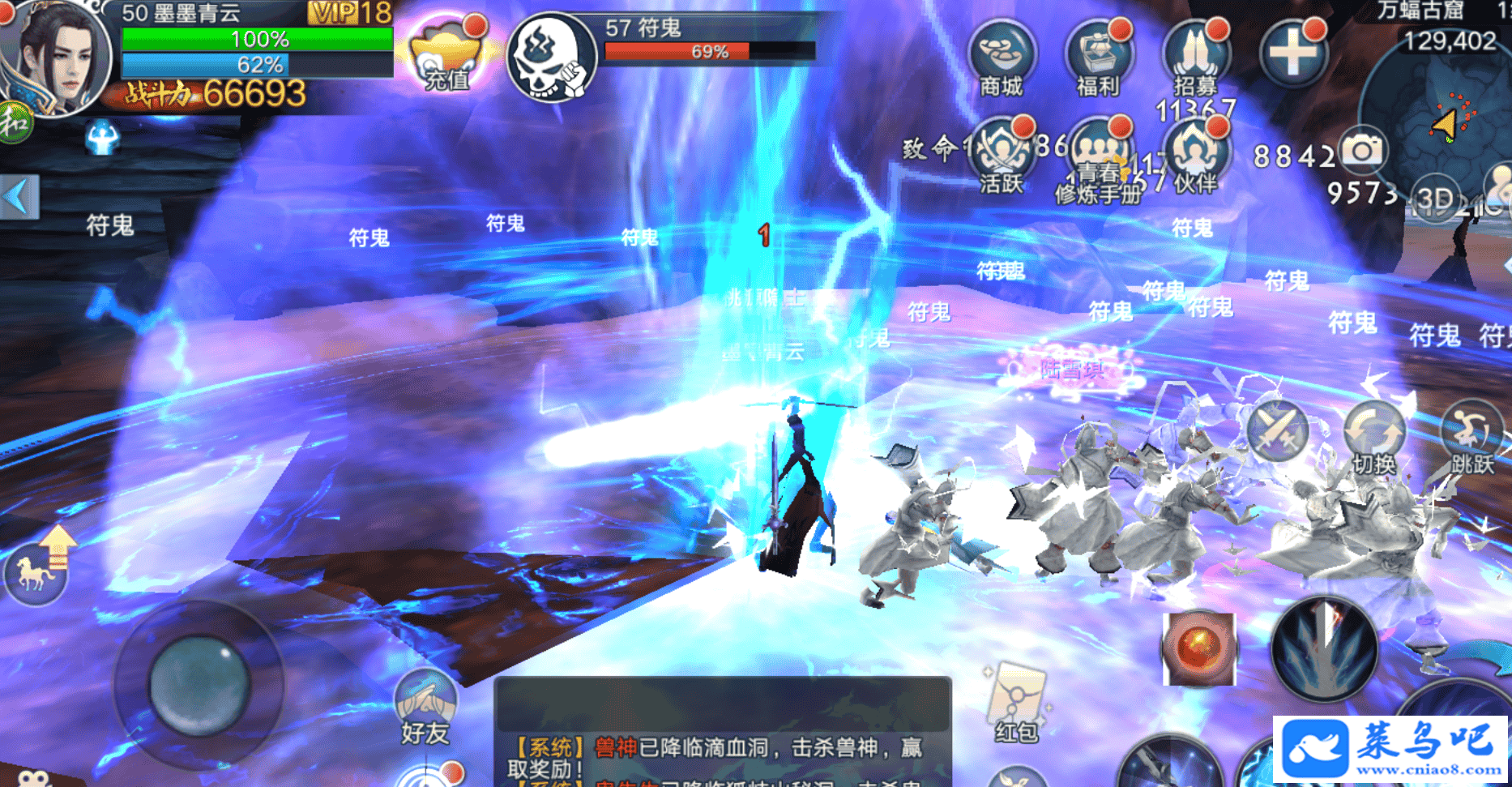
Task: Open the 伙伴 companions menu
Action: point(1196,154)
